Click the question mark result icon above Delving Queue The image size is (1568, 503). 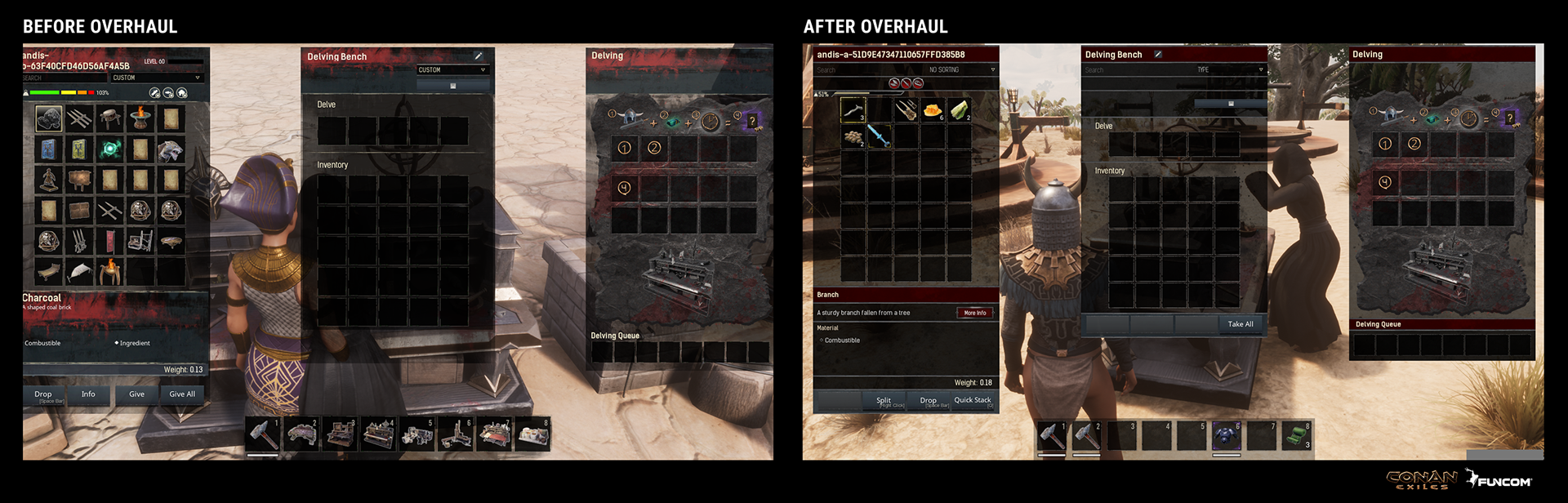[1510, 118]
